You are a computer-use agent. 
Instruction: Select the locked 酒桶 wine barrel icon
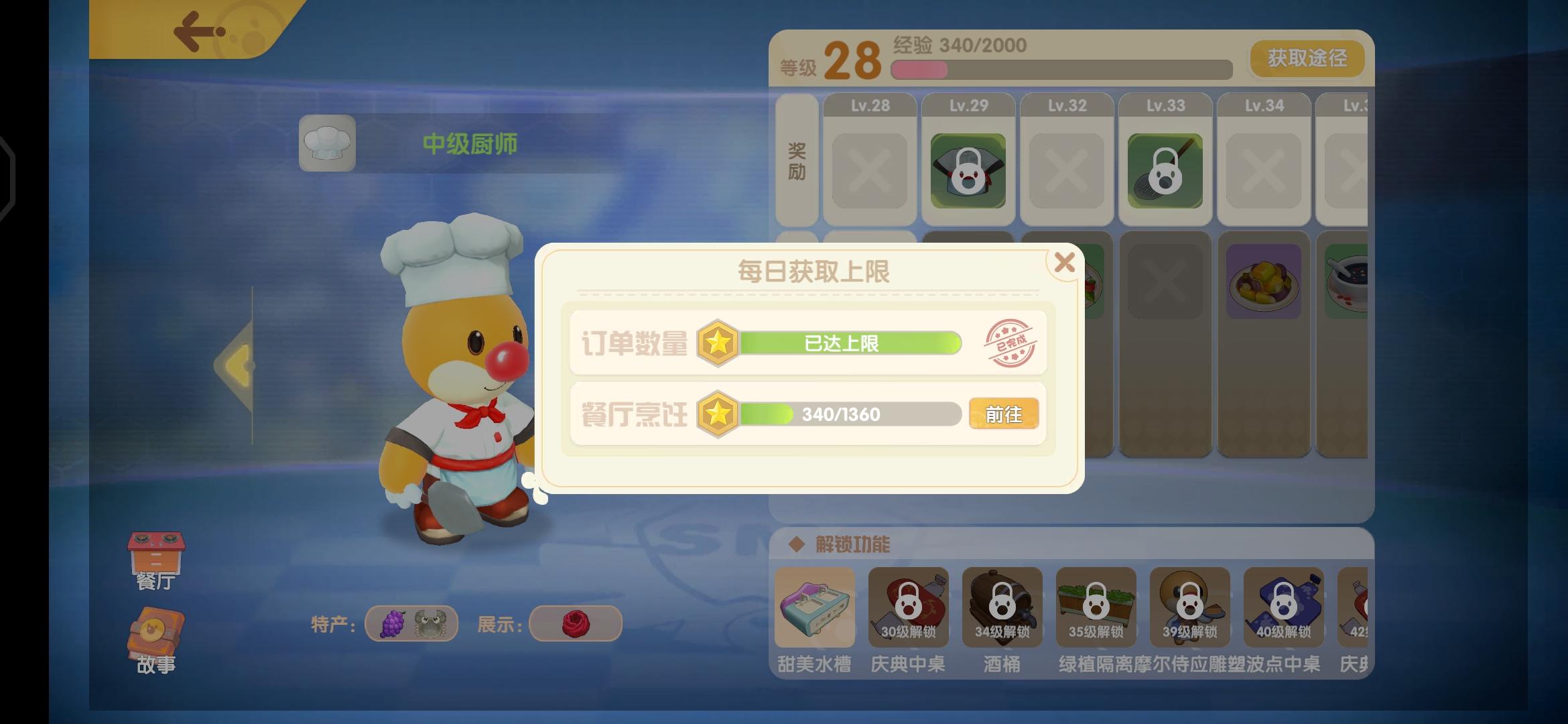1002,608
